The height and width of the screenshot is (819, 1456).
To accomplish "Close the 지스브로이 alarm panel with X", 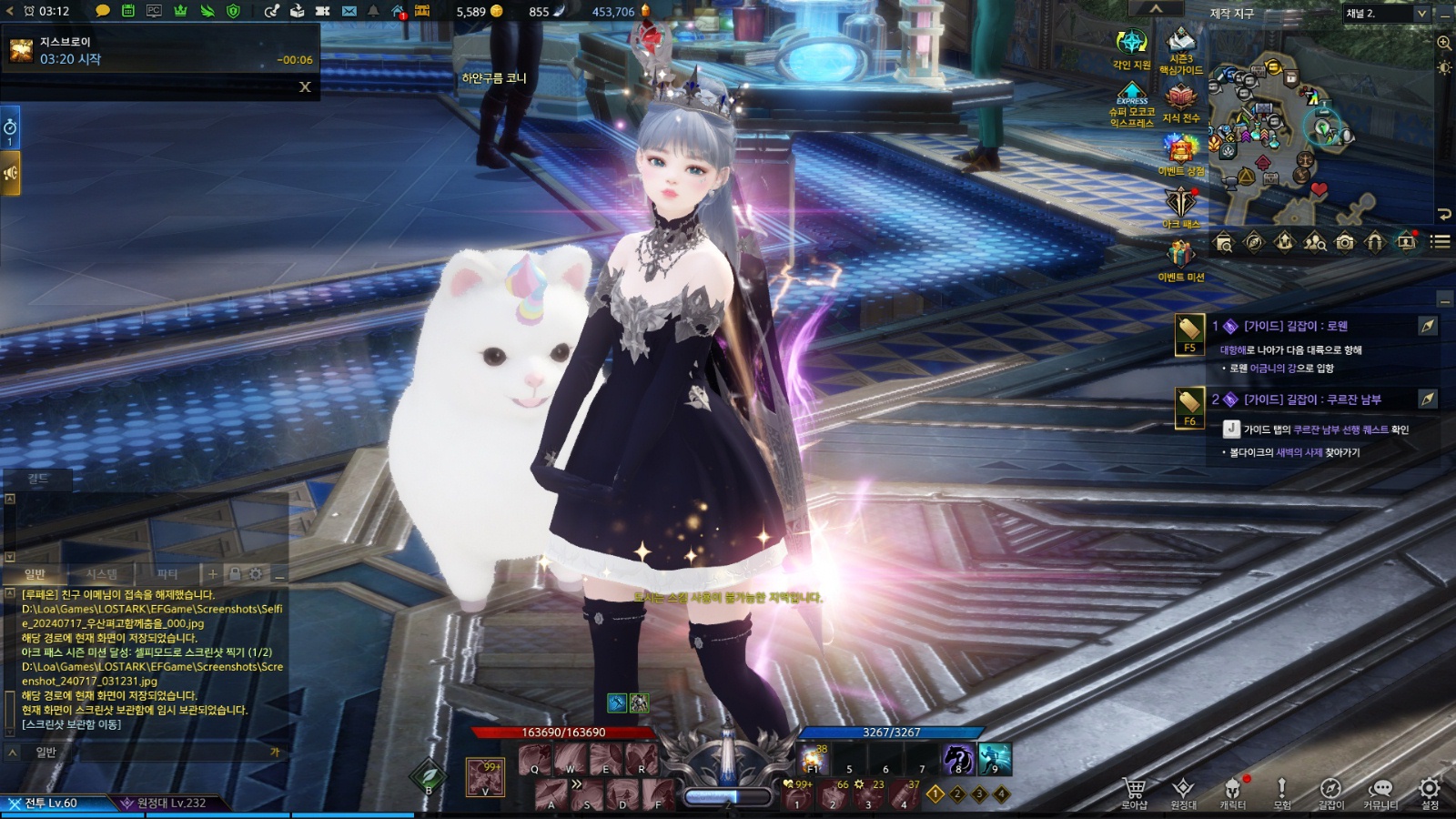I will (x=305, y=86).
